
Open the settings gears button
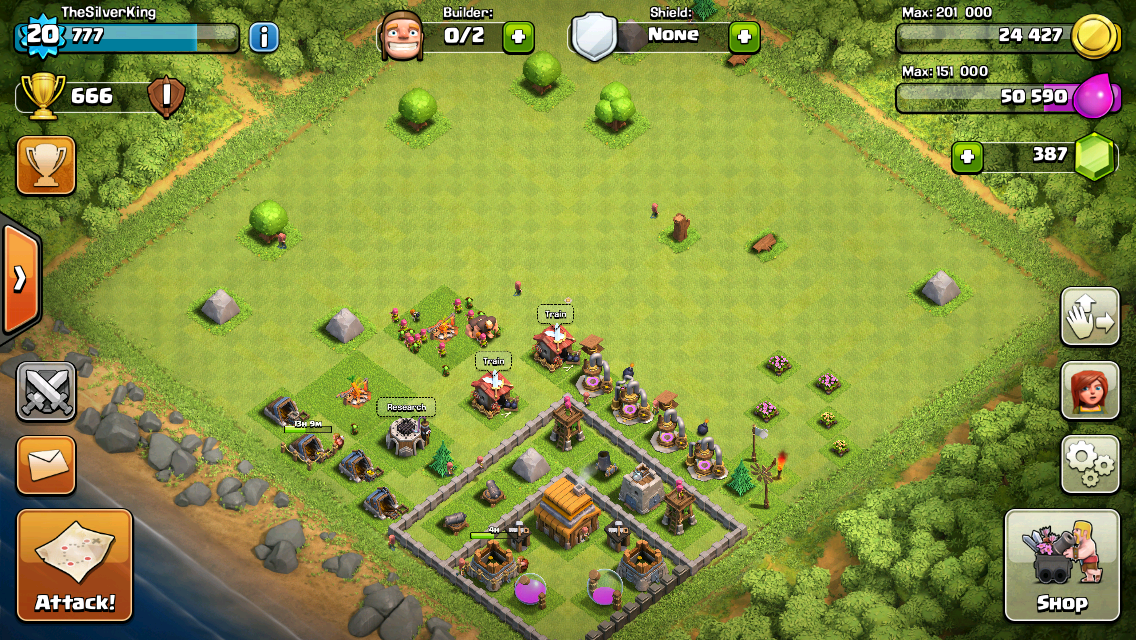coord(1090,463)
